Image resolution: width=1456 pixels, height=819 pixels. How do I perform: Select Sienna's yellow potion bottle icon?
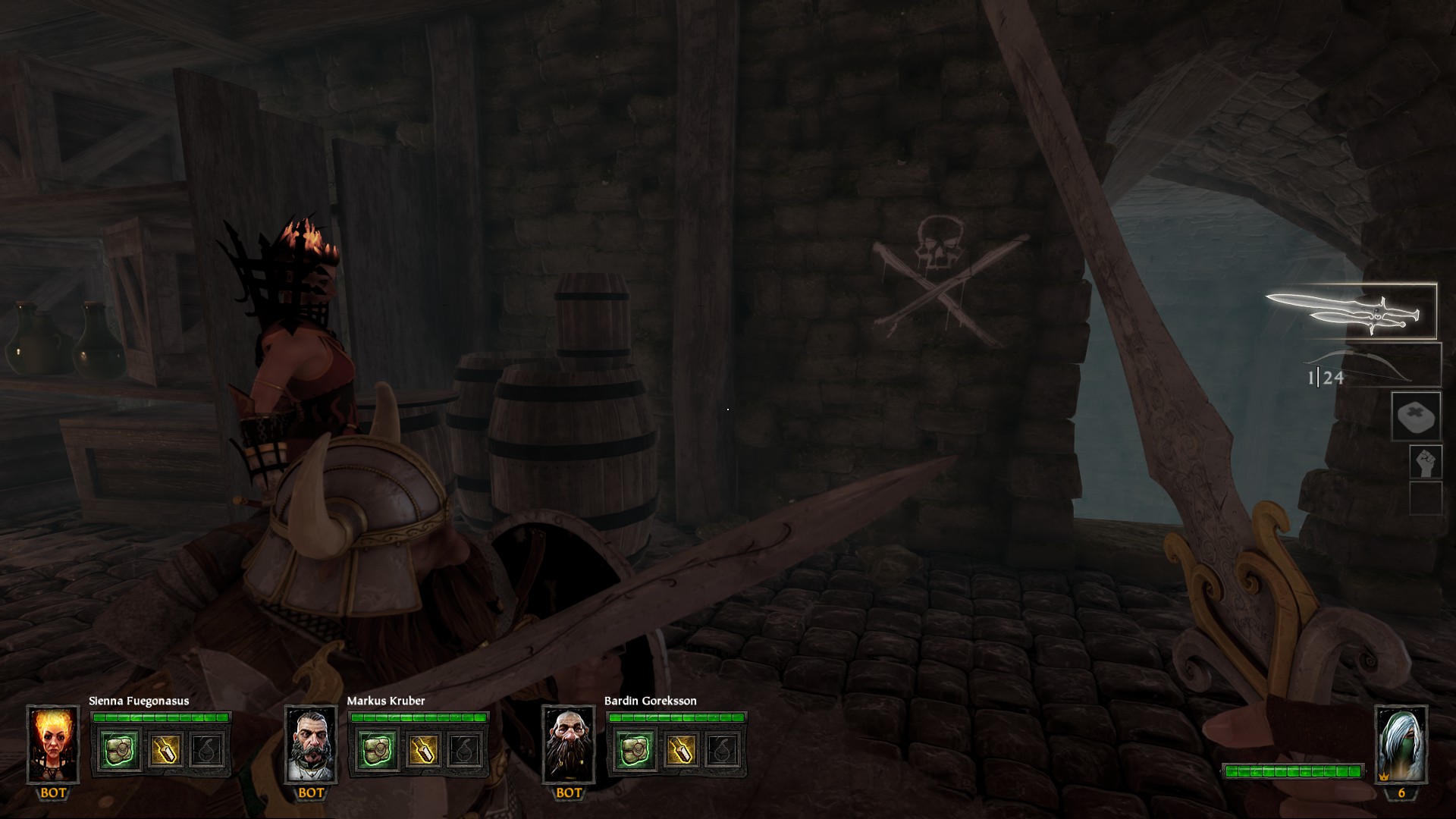point(165,749)
